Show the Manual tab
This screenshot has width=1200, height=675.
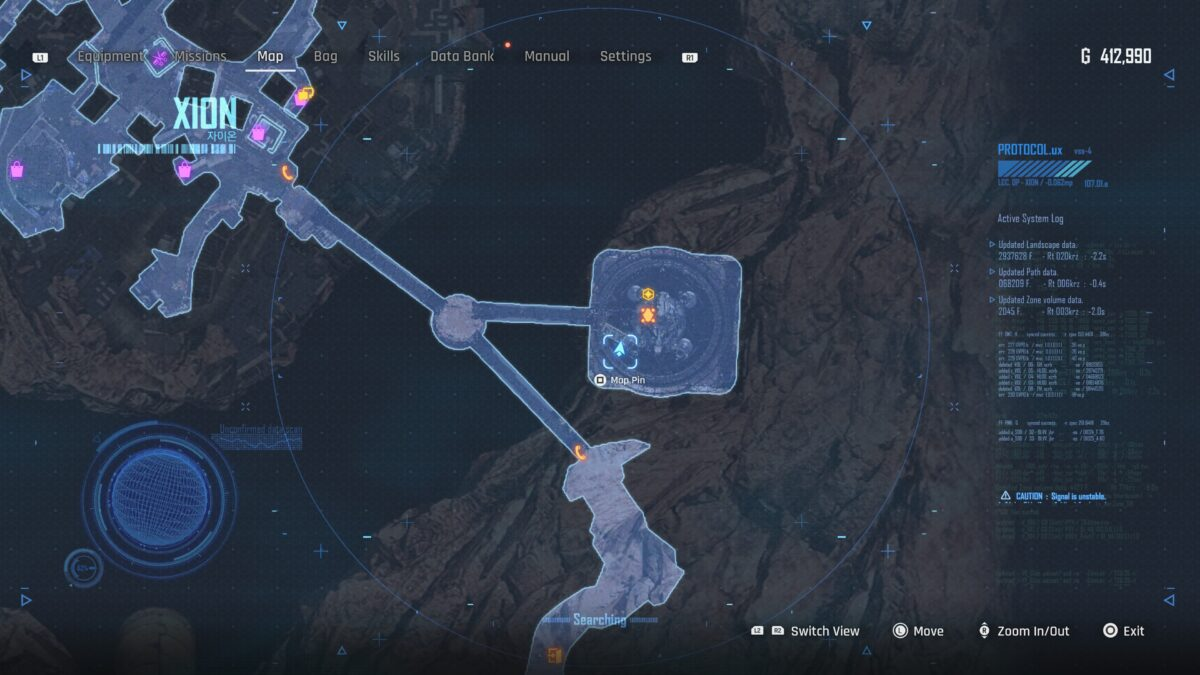547,57
